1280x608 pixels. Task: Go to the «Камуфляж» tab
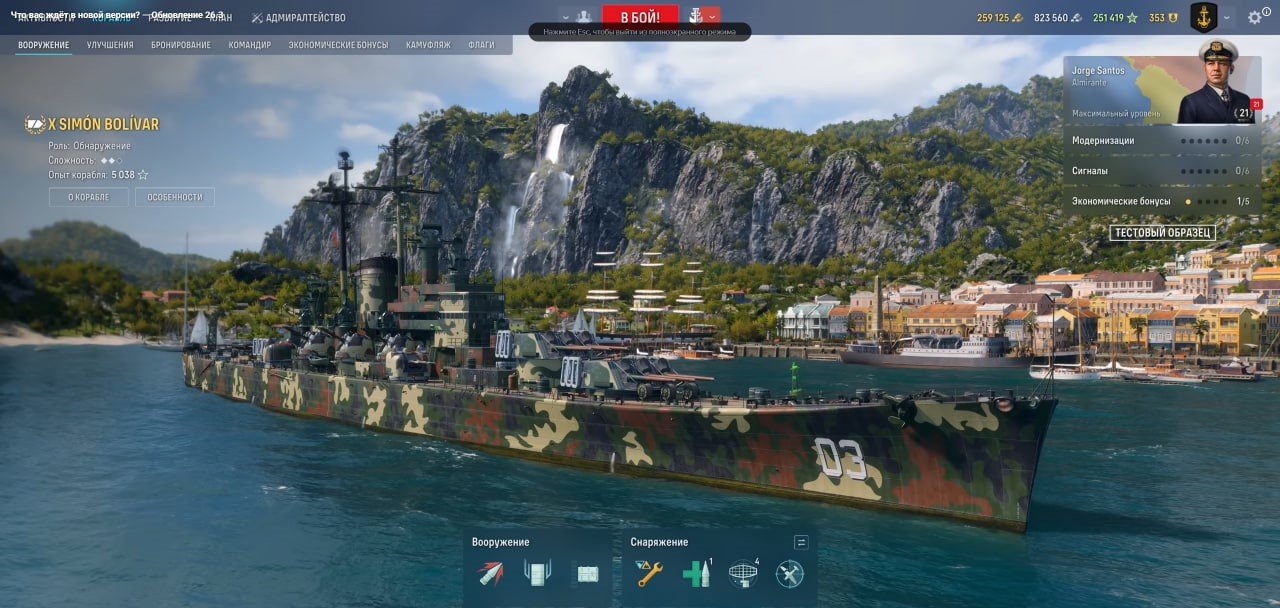point(428,45)
